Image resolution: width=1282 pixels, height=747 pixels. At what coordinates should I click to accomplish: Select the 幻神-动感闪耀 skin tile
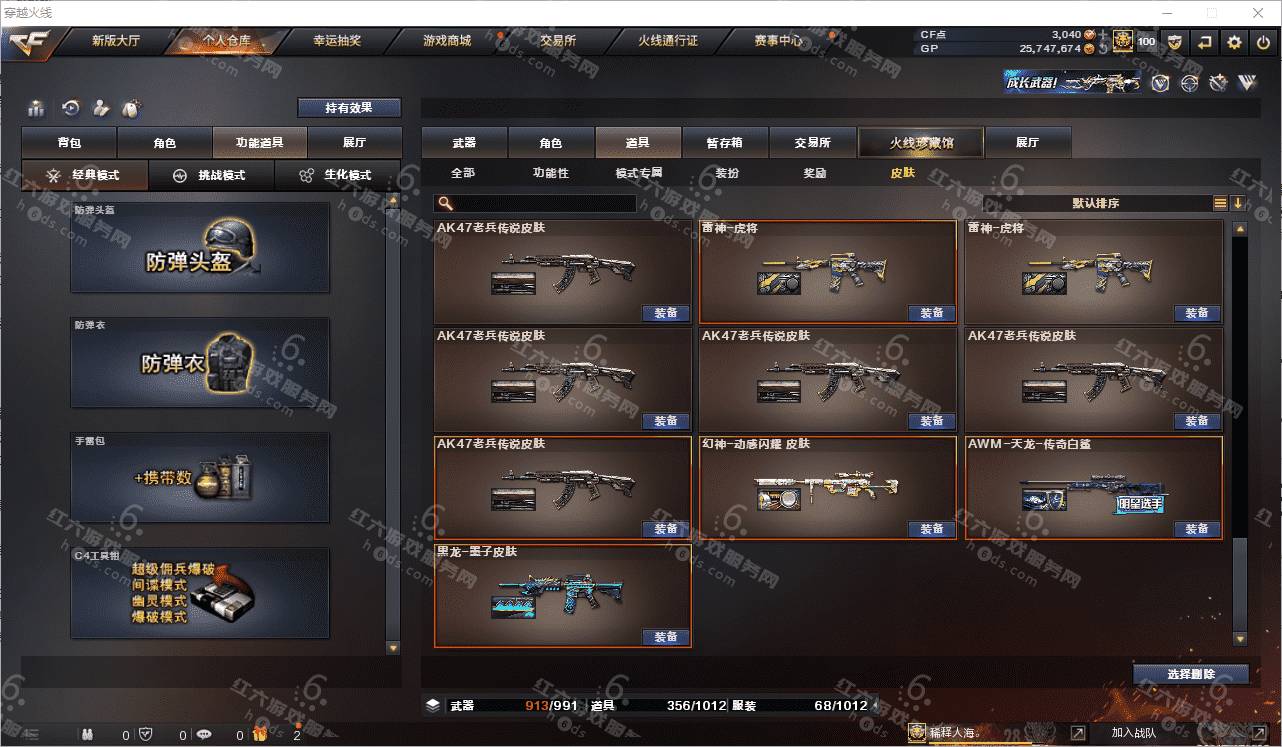tap(828, 487)
